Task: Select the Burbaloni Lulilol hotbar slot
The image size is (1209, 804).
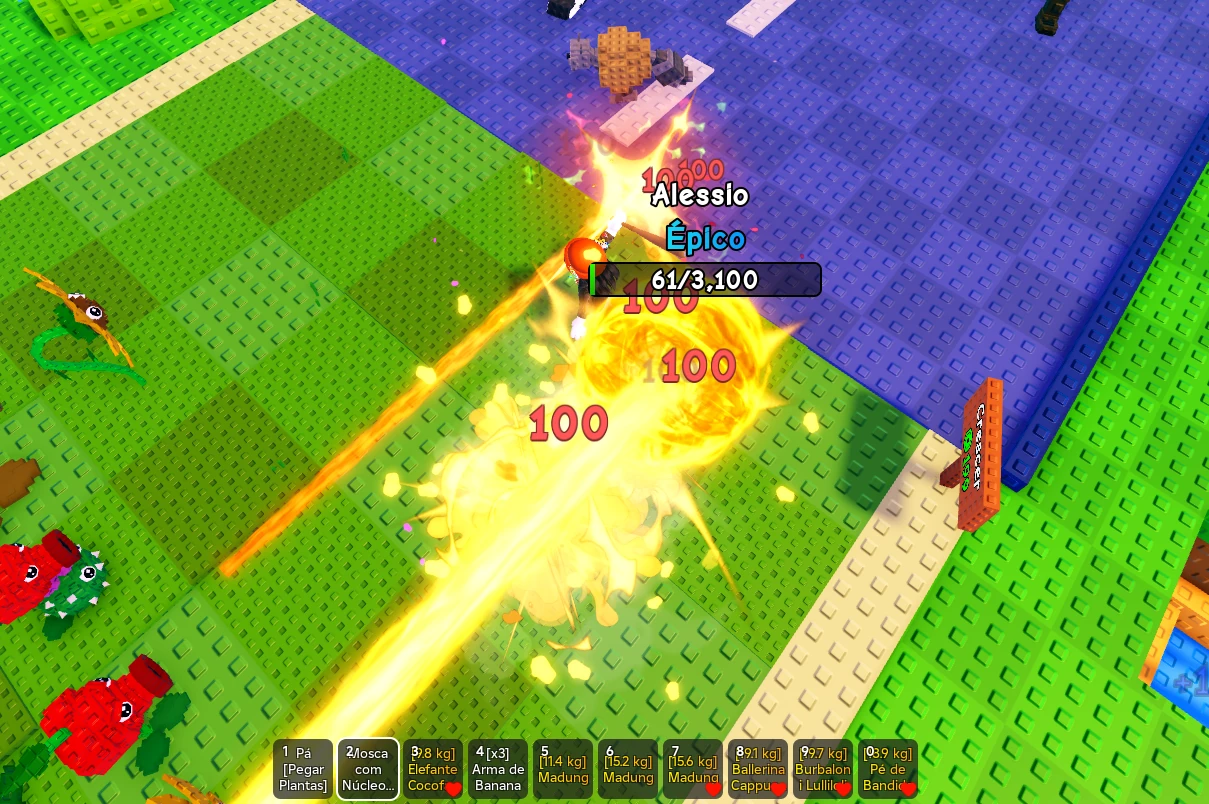Action: pyautogui.click(x=823, y=769)
